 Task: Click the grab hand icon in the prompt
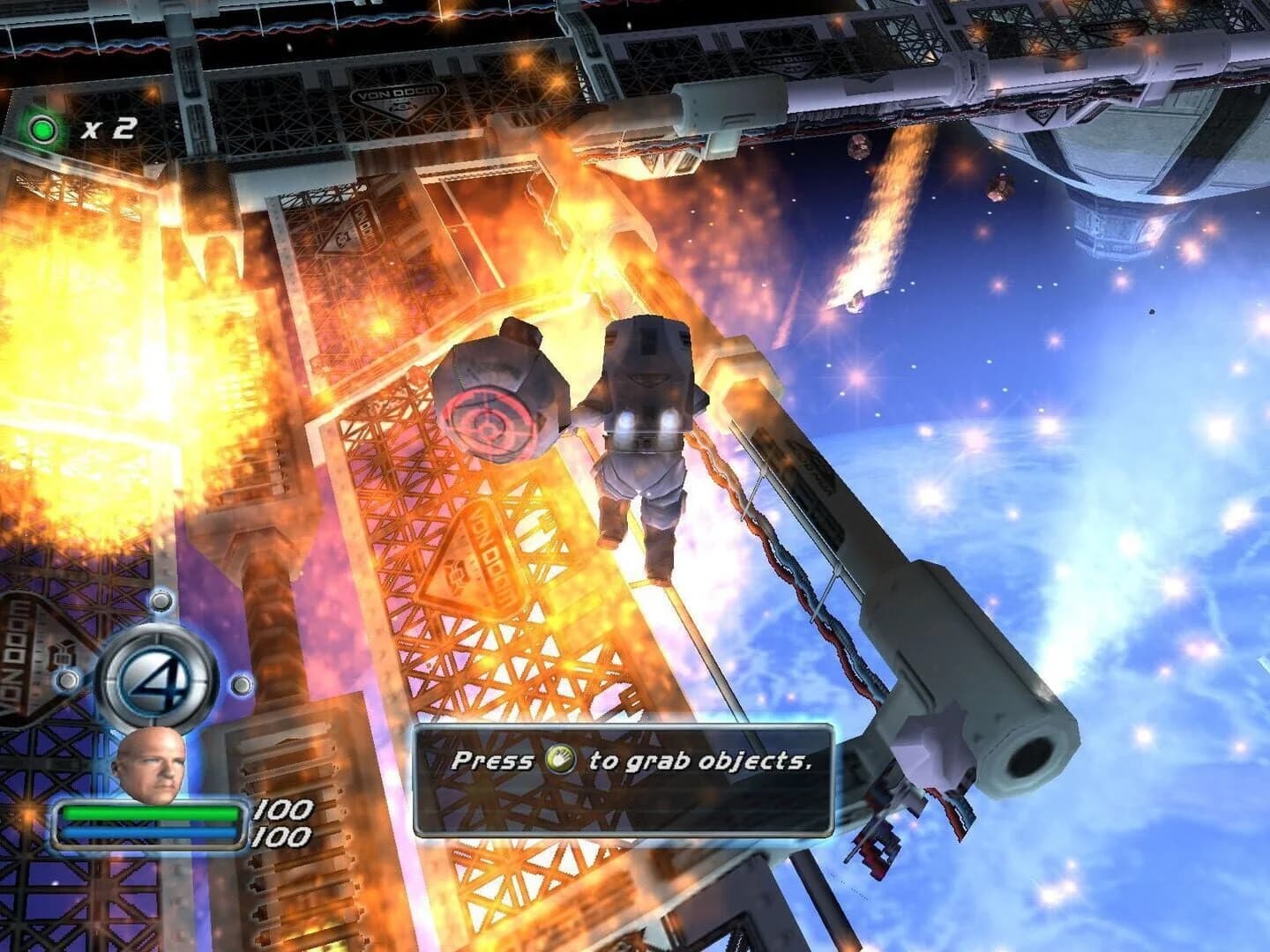(x=562, y=761)
